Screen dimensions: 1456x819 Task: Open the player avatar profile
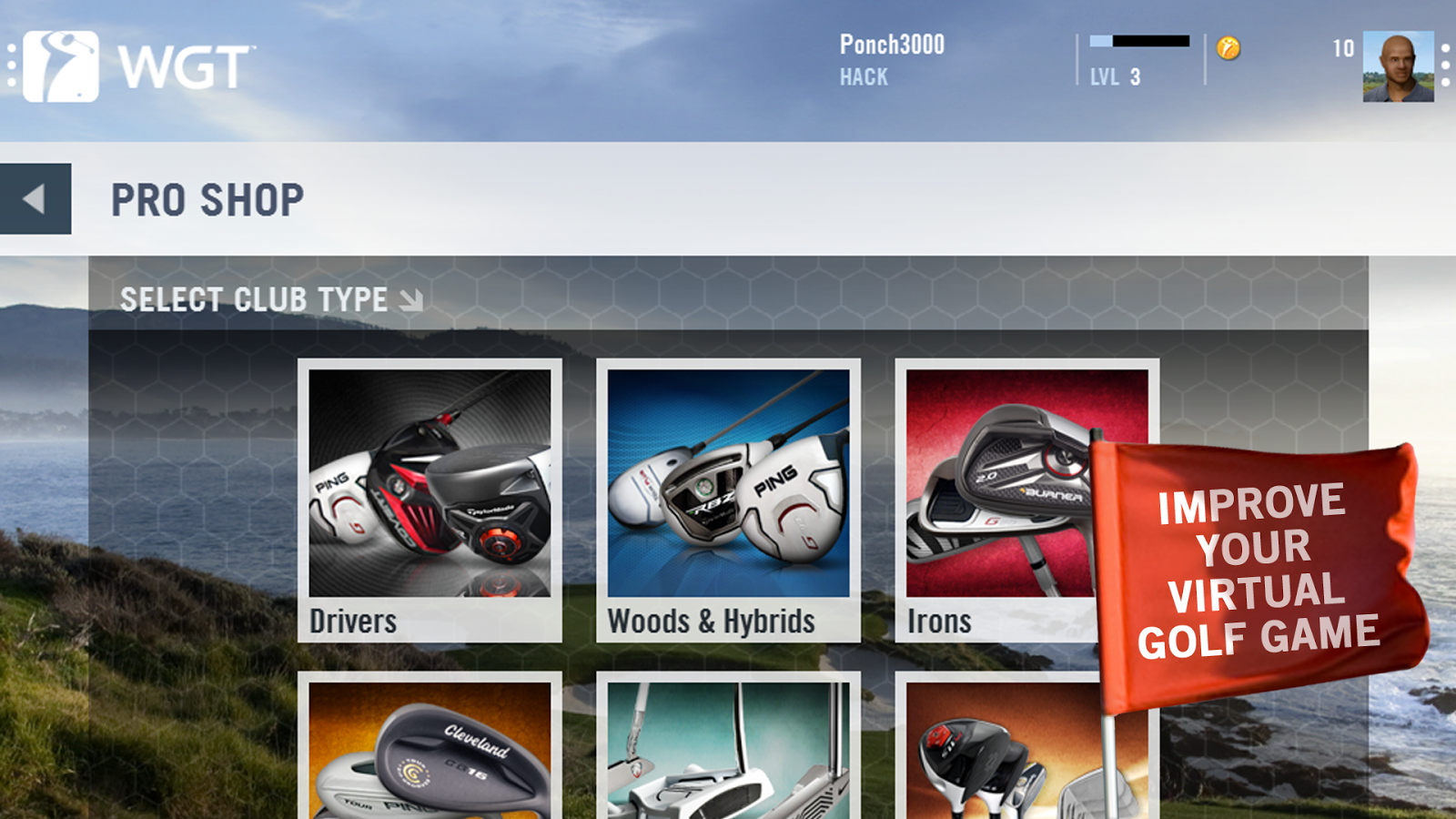click(1398, 66)
